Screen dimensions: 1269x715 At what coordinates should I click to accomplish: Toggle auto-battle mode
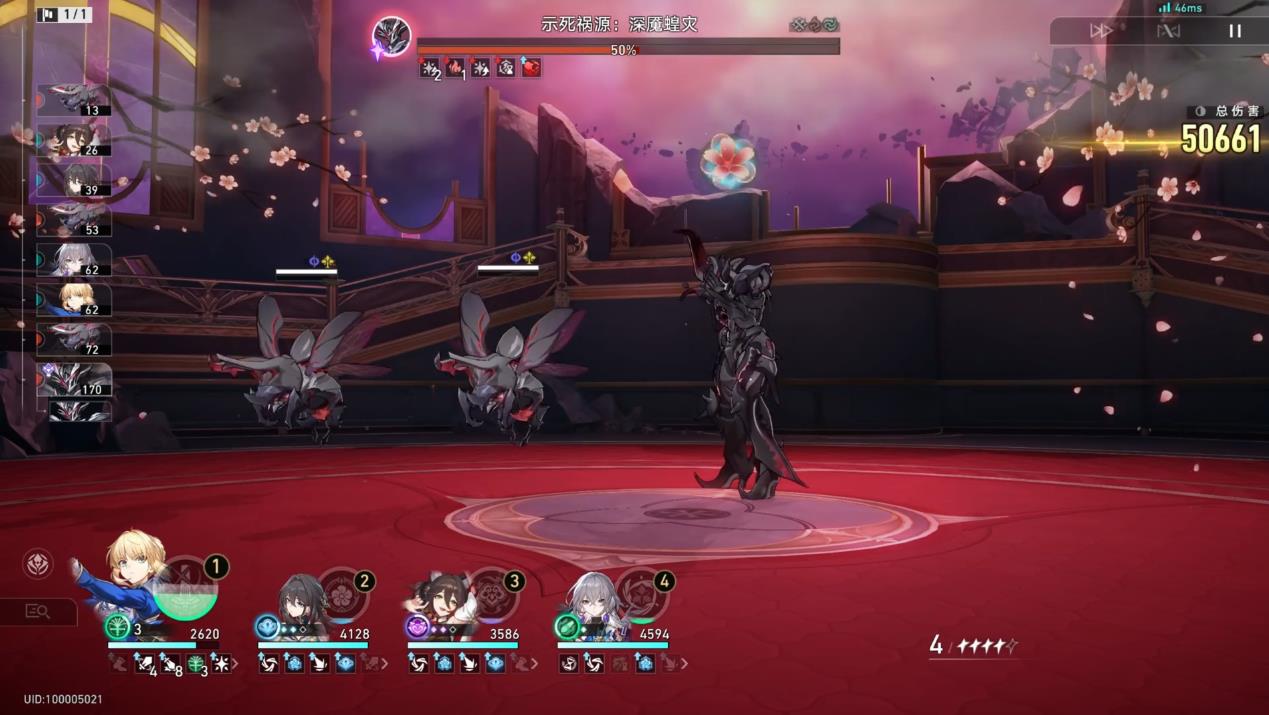(x=1168, y=31)
